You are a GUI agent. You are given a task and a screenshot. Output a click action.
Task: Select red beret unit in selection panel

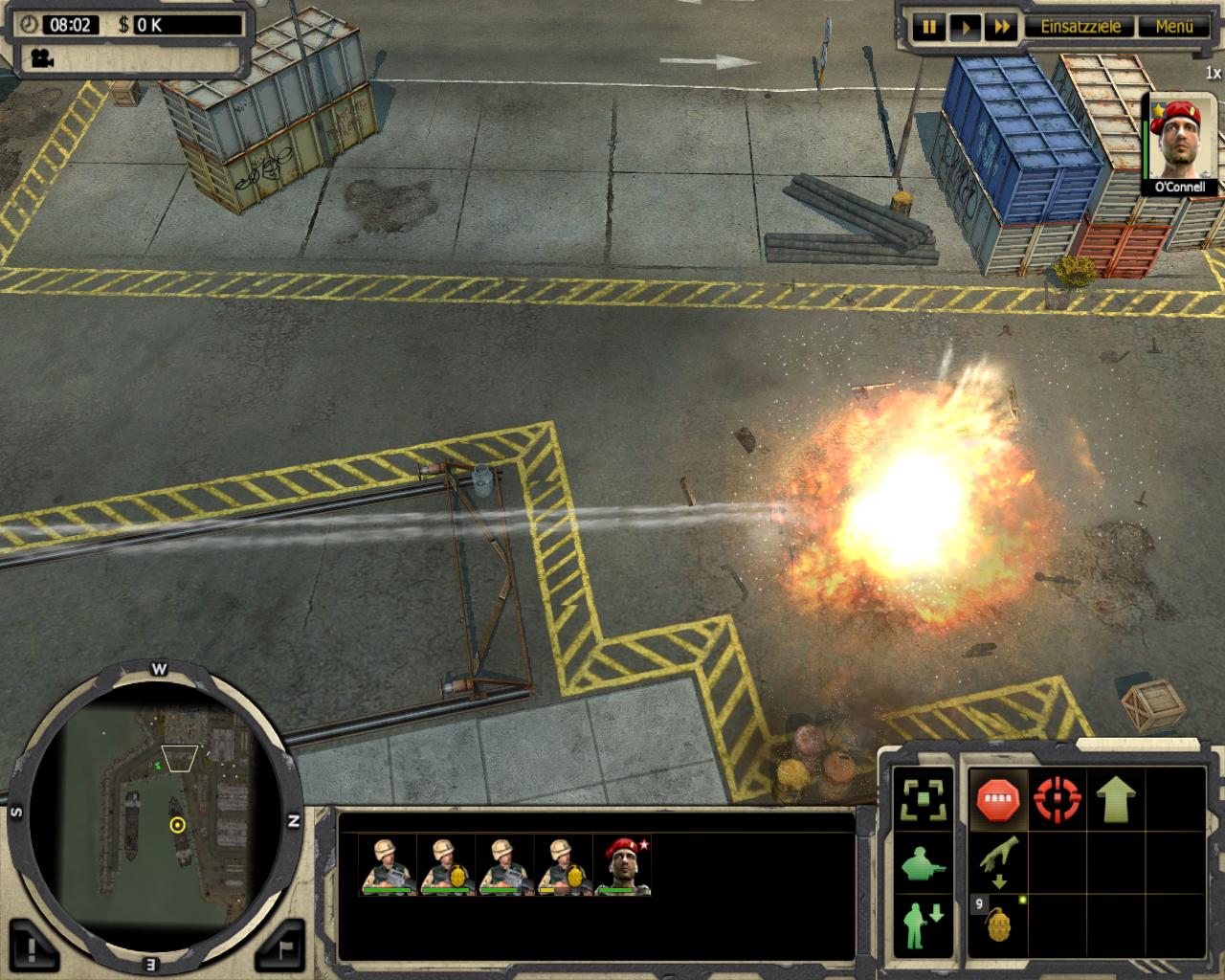[623, 865]
